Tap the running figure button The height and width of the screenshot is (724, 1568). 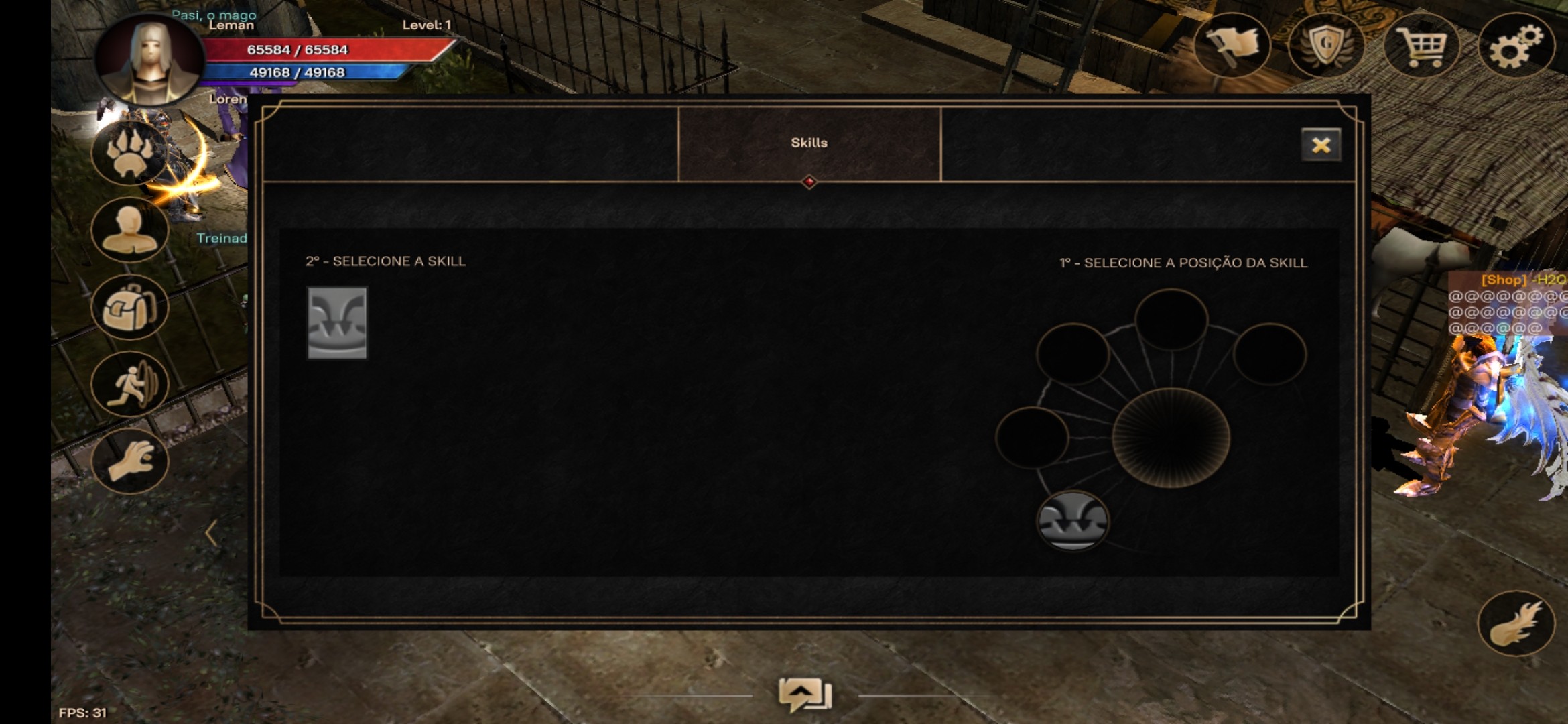click(x=130, y=384)
